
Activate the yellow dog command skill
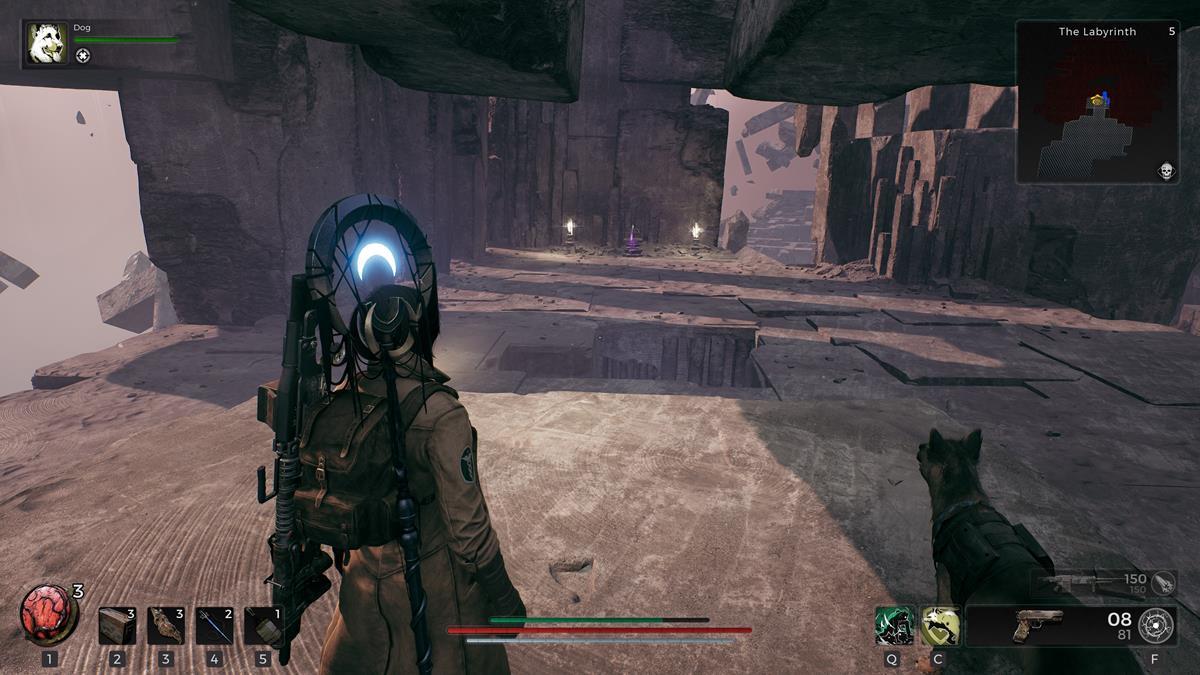coord(940,625)
